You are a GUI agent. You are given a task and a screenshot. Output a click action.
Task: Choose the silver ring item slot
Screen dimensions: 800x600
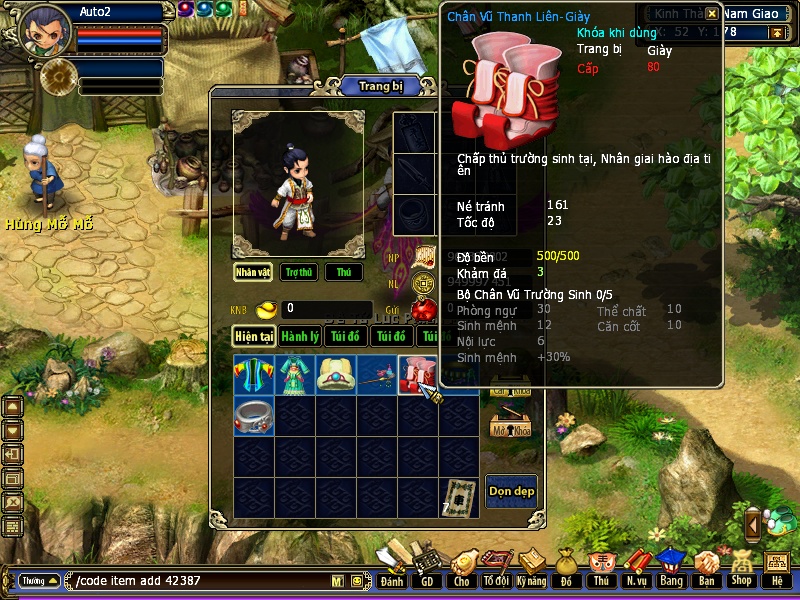[254, 415]
